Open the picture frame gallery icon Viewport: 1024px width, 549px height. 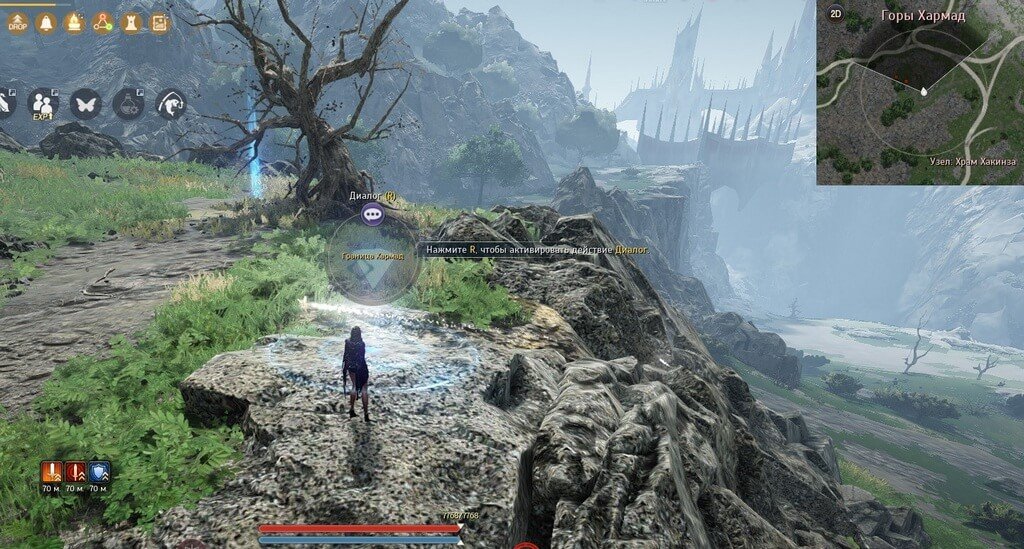click(159, 22)
